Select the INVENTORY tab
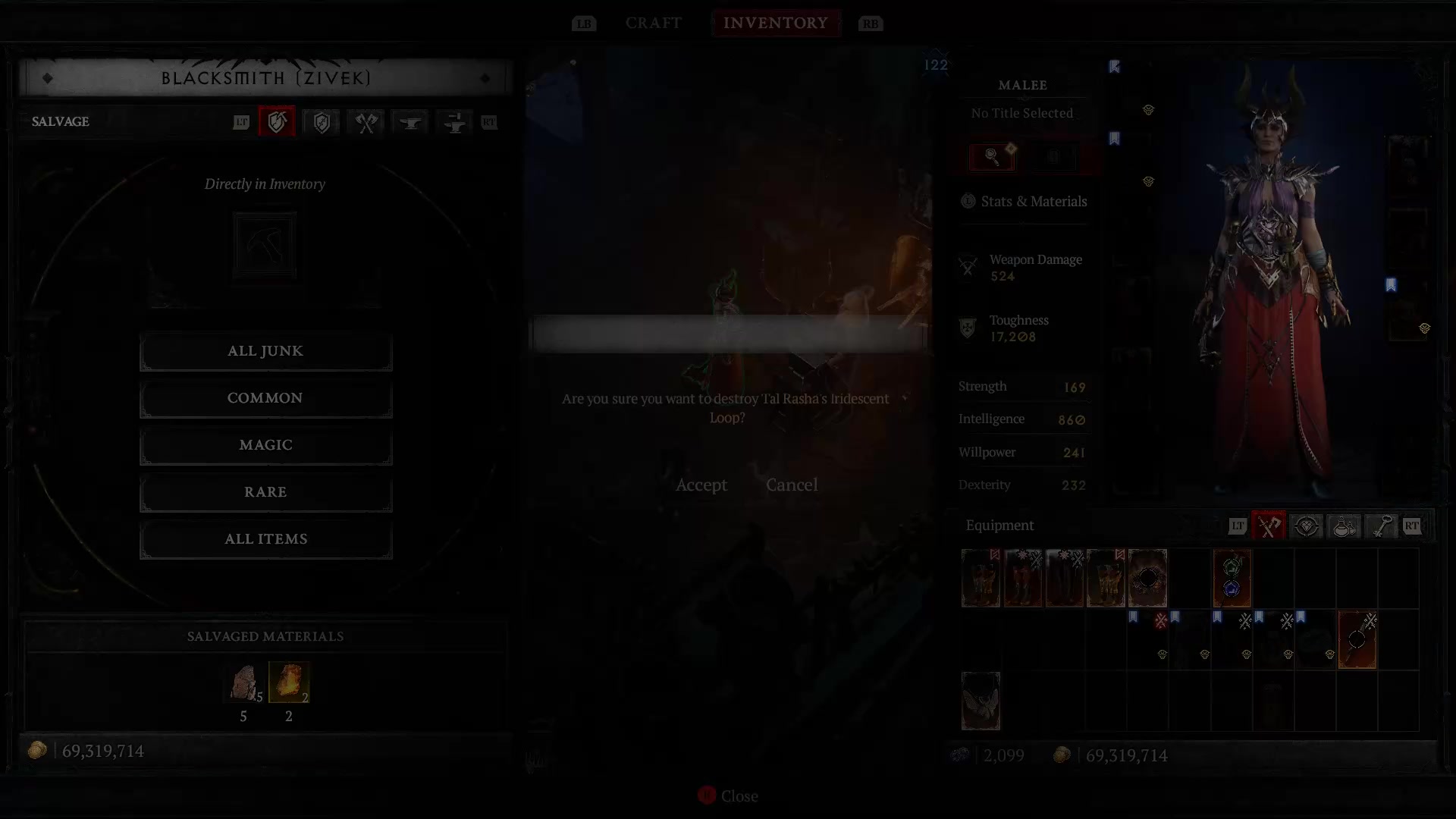The image size is (1456, 819). pyautogui.click(x=776, y=23)
